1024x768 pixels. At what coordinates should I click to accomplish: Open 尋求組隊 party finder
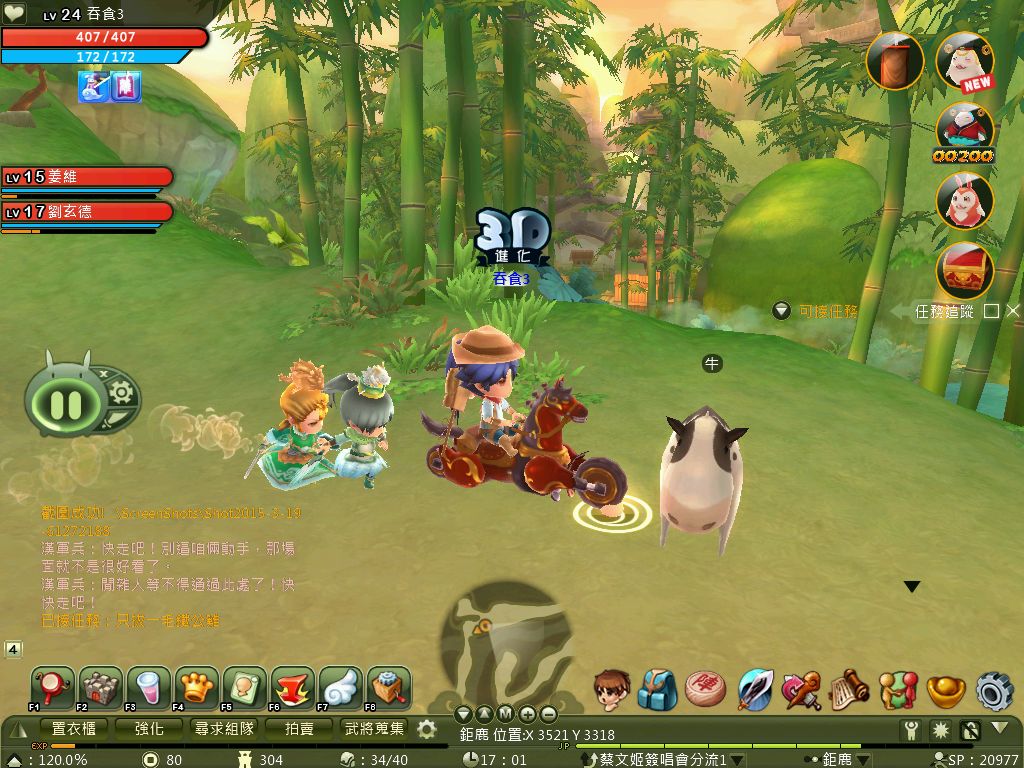[224, 729]
